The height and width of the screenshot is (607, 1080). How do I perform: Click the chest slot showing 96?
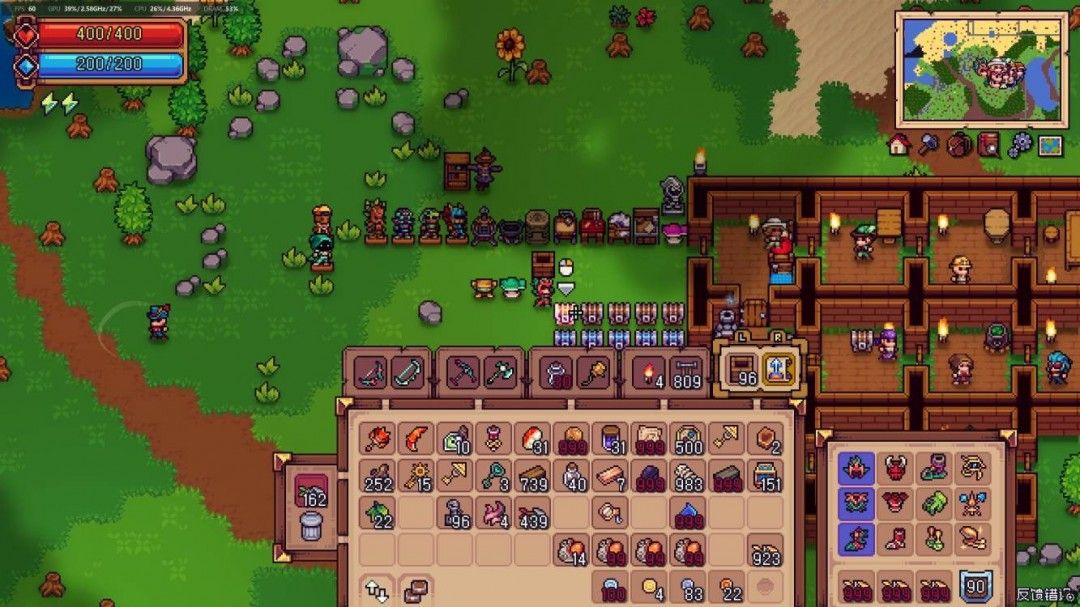(742, 370)
